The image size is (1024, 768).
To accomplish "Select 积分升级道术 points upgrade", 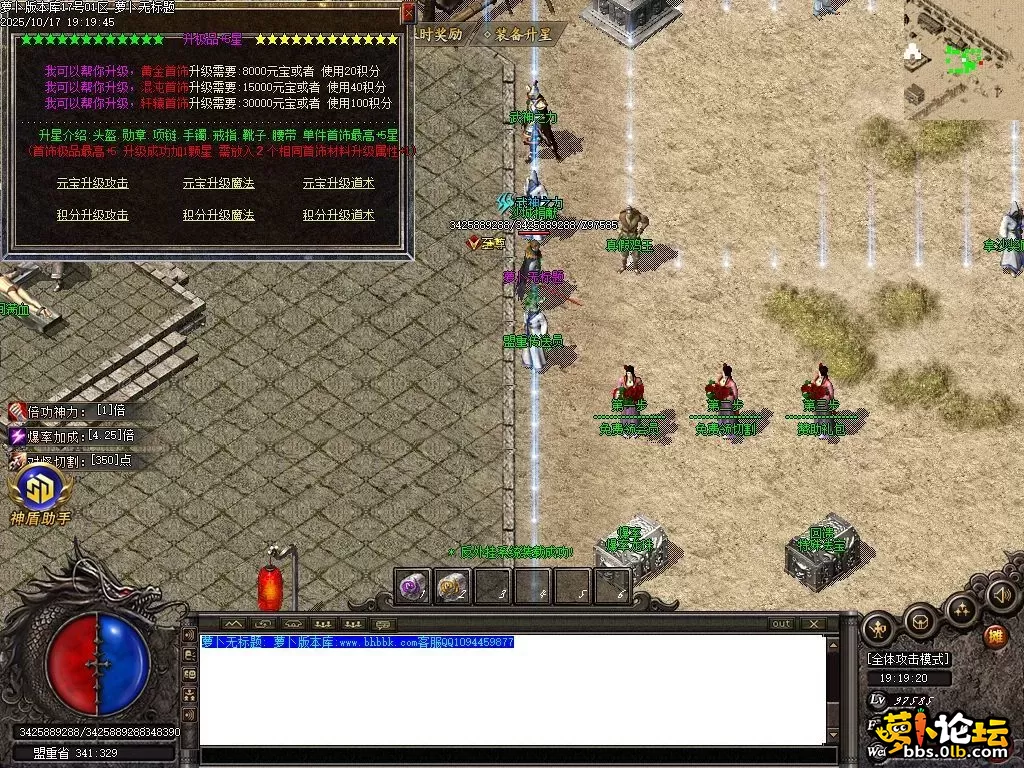I will coord(338,215).
